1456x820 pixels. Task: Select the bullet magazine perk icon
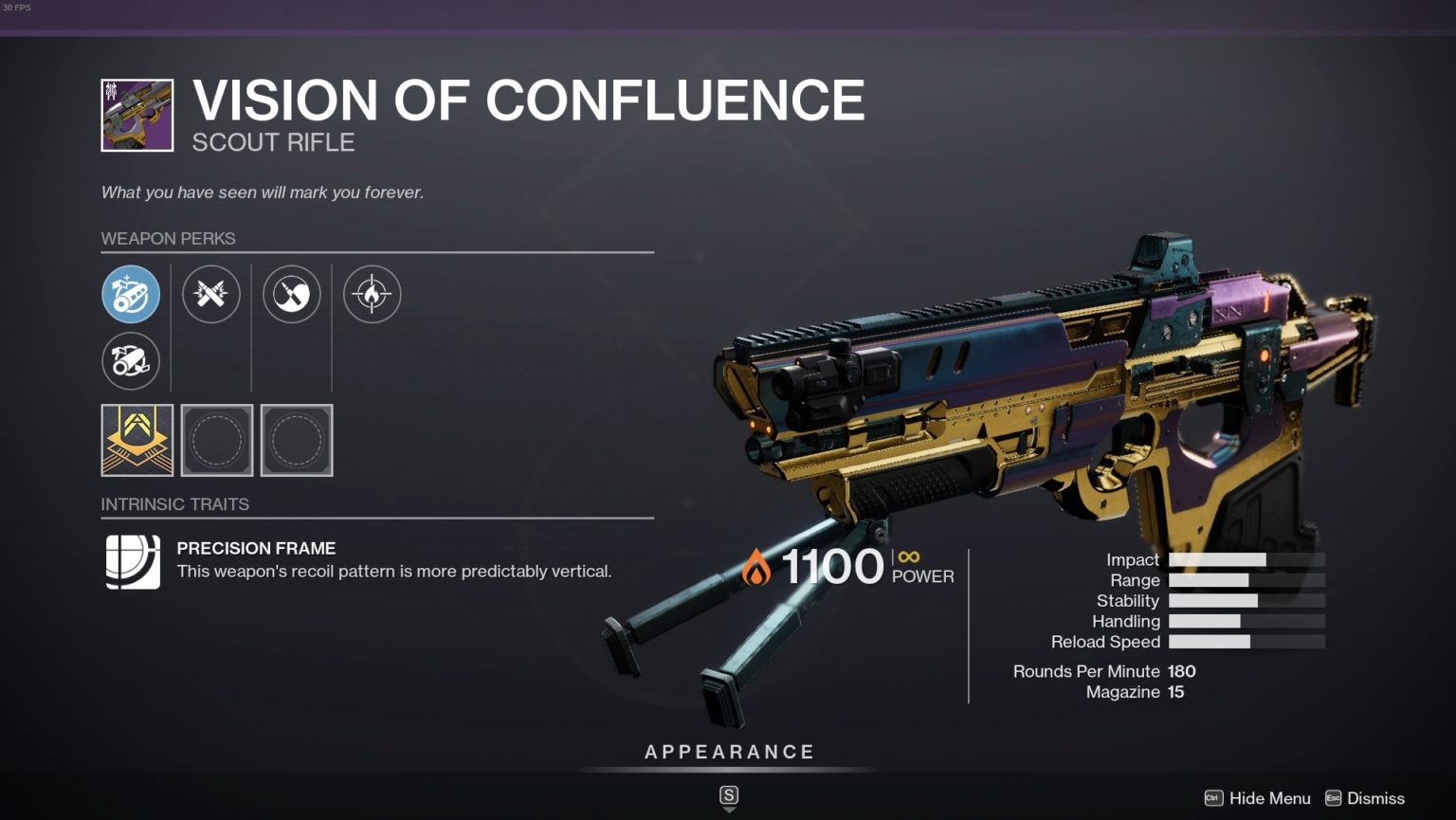(292, 294)
